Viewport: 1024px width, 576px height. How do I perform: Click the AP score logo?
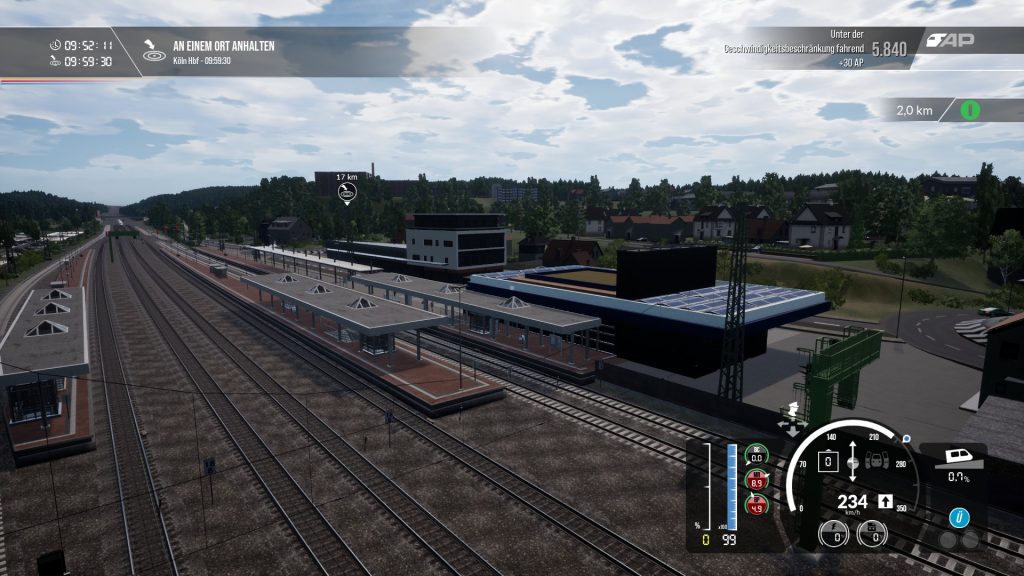coord(950,41)
